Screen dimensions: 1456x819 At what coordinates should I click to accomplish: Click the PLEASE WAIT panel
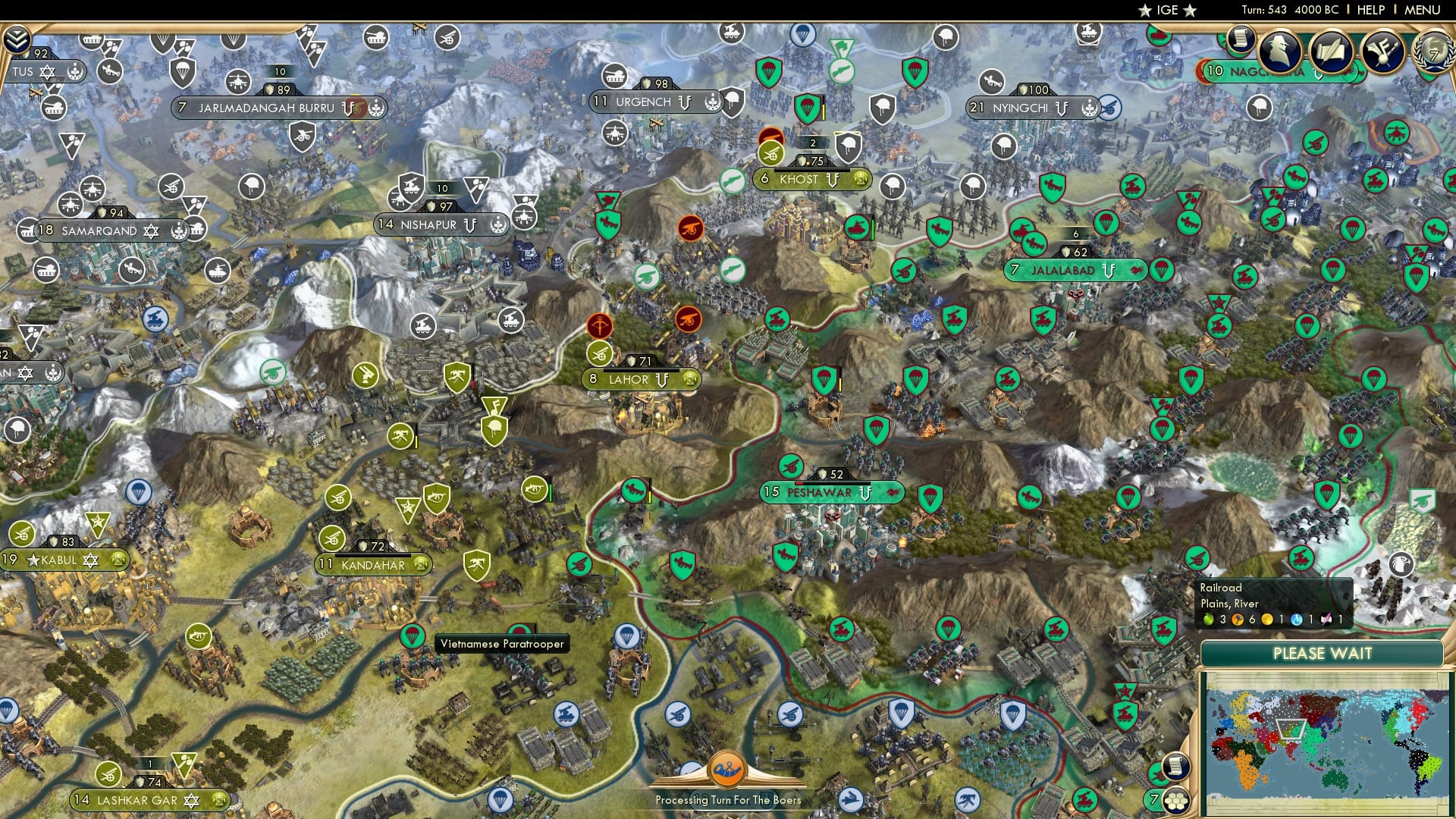(x=1323, y=653)
